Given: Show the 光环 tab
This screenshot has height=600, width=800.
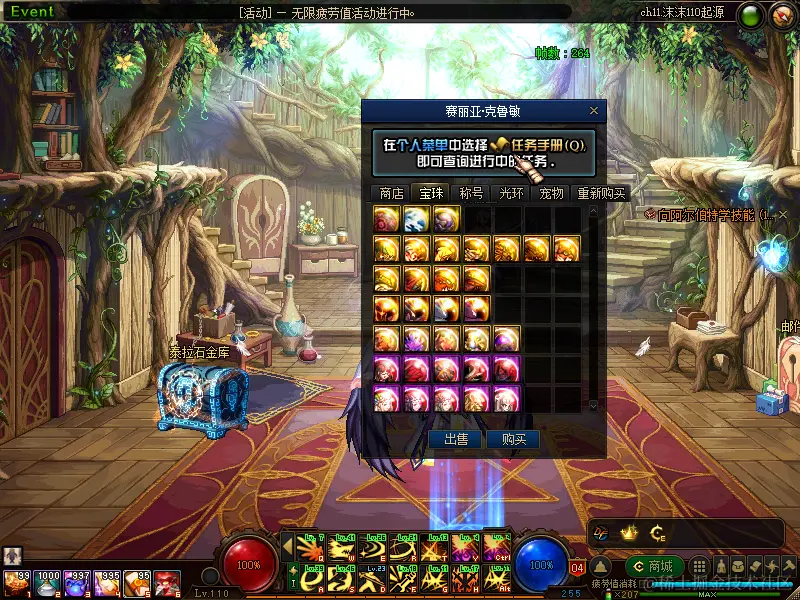Looking at the screenshot, I should coord(511,193).
